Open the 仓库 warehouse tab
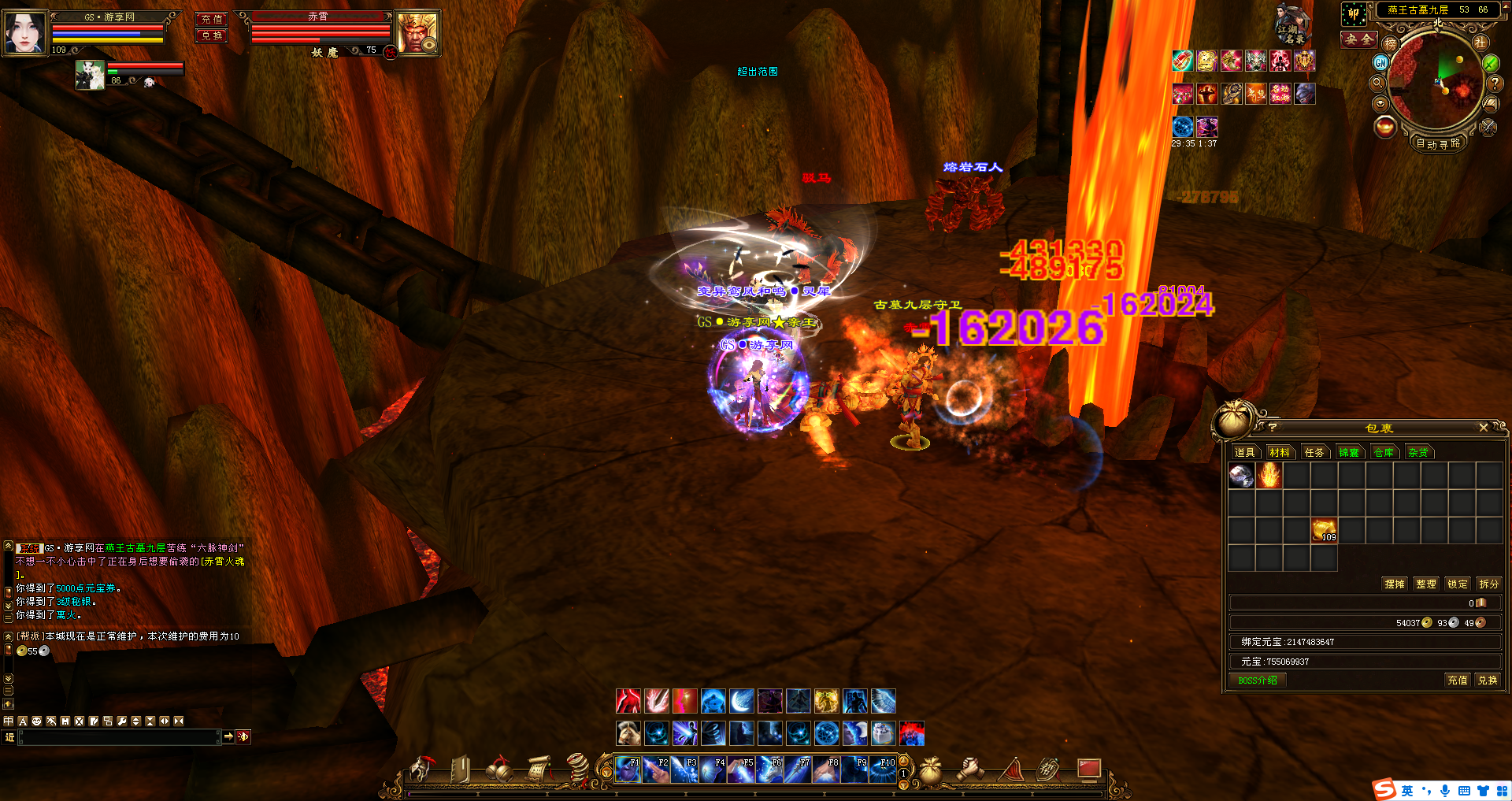Image resolution: width=1512 pixels, height=801 pixels. (1384, 452)
